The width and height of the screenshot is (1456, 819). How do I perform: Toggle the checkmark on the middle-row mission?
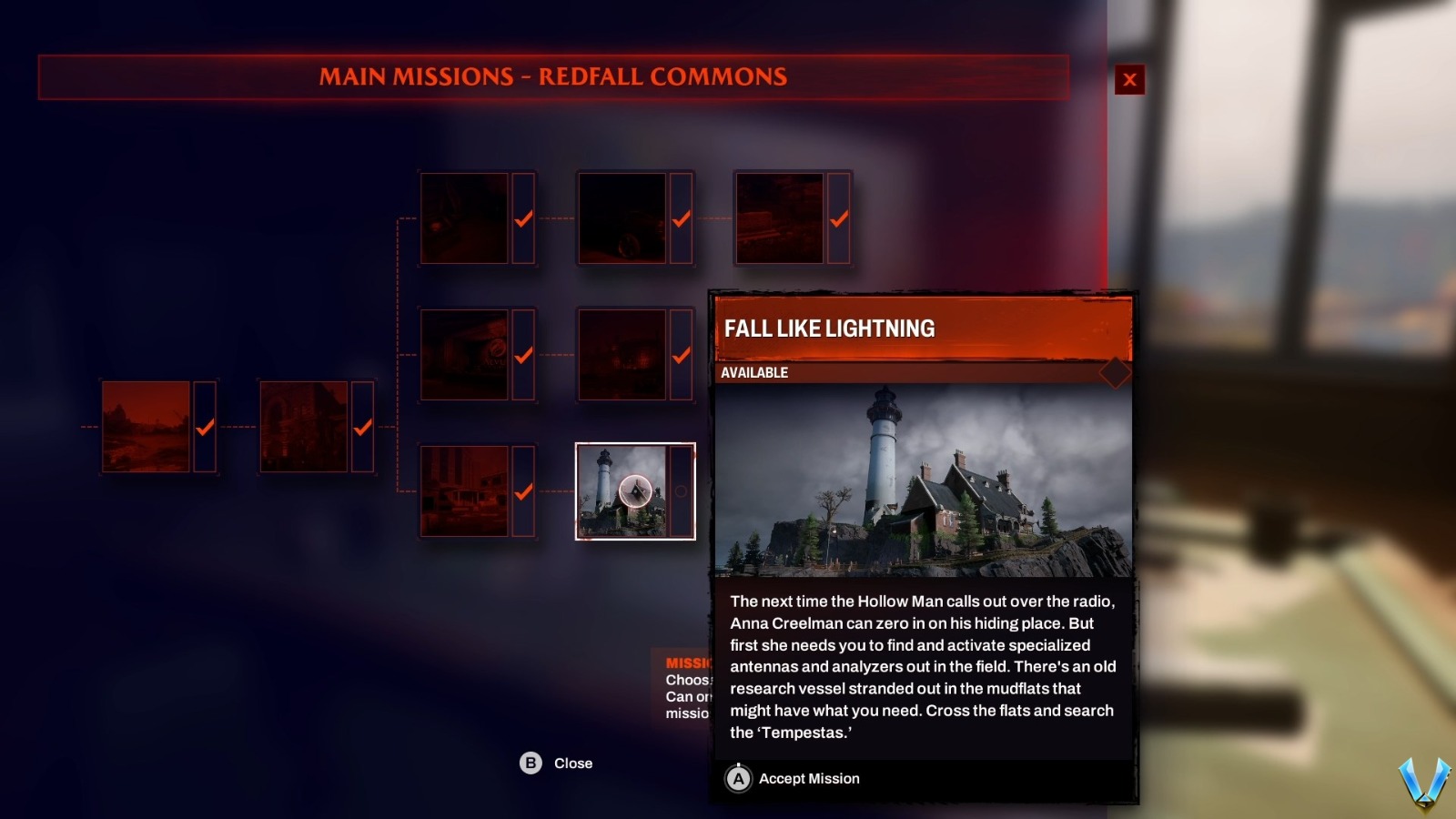(x=680, y=355)
